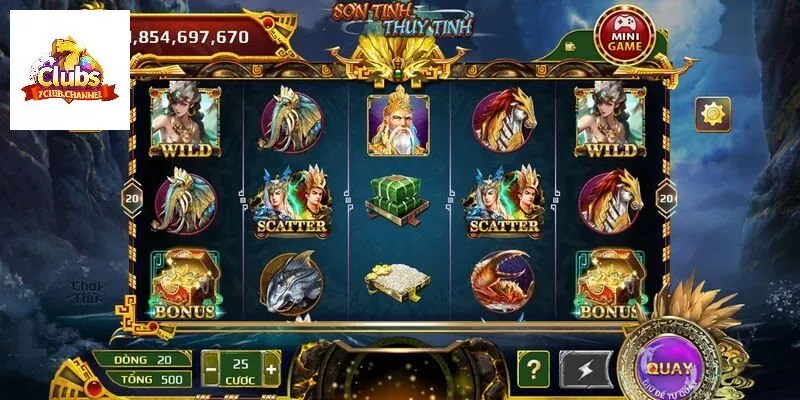Decrease the bet with the minus button
This screenshot has width=800, height=400.
(x=210, y=369)
